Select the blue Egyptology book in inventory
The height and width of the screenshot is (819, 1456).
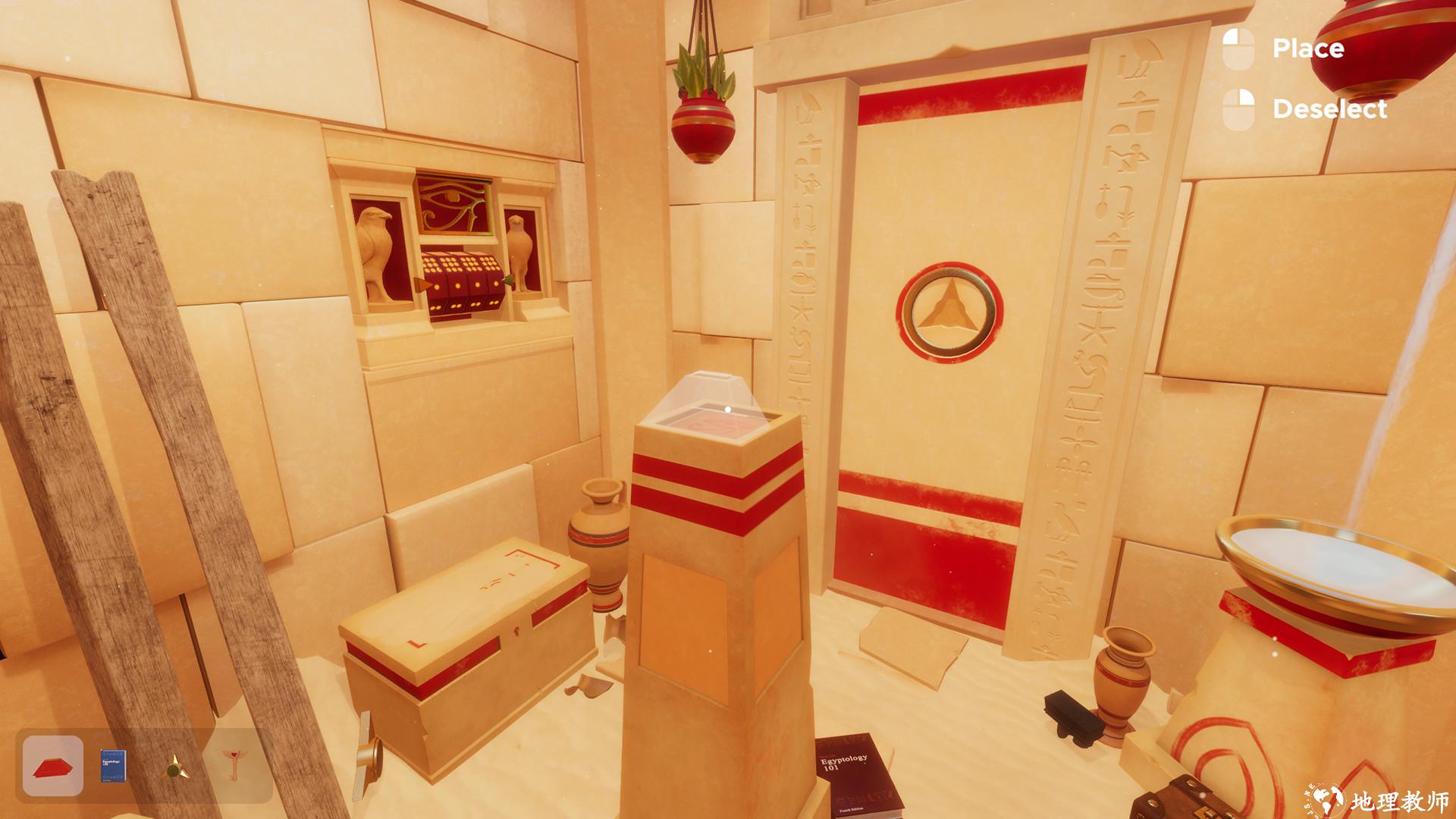(x=114, y=766)
